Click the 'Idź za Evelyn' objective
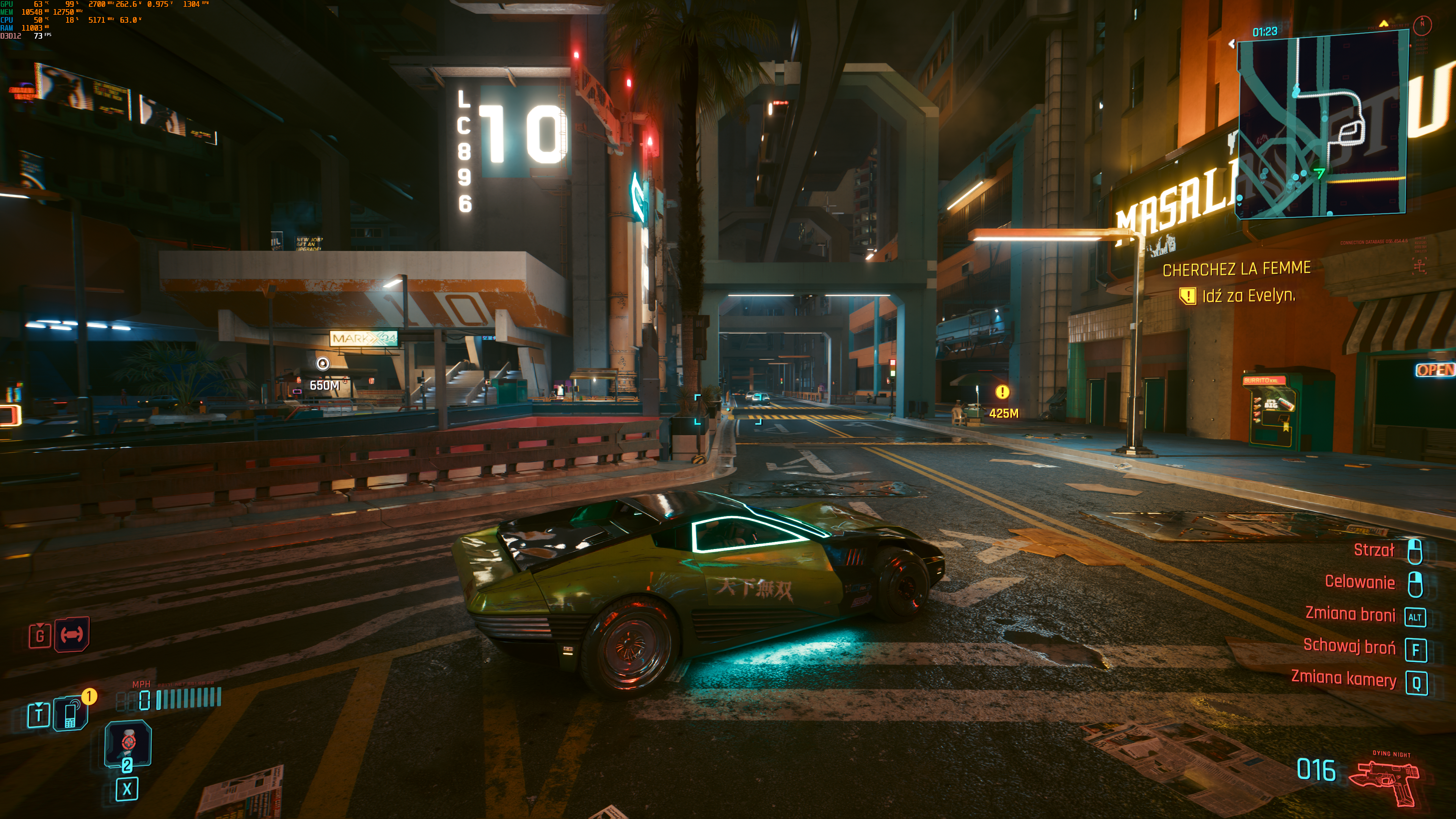 point(1248,296)
